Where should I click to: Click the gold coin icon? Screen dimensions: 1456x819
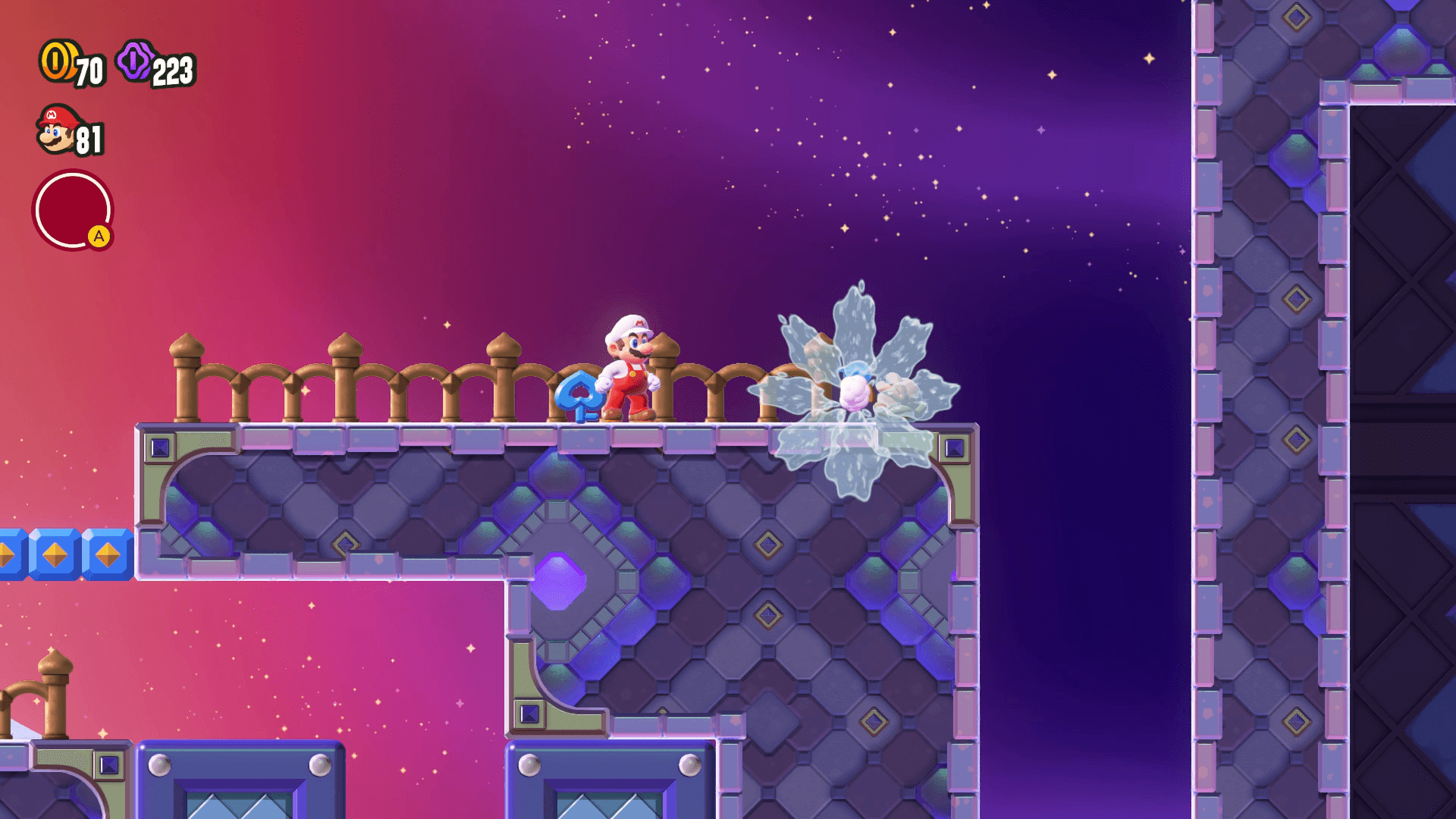click(x=58, y=61)
